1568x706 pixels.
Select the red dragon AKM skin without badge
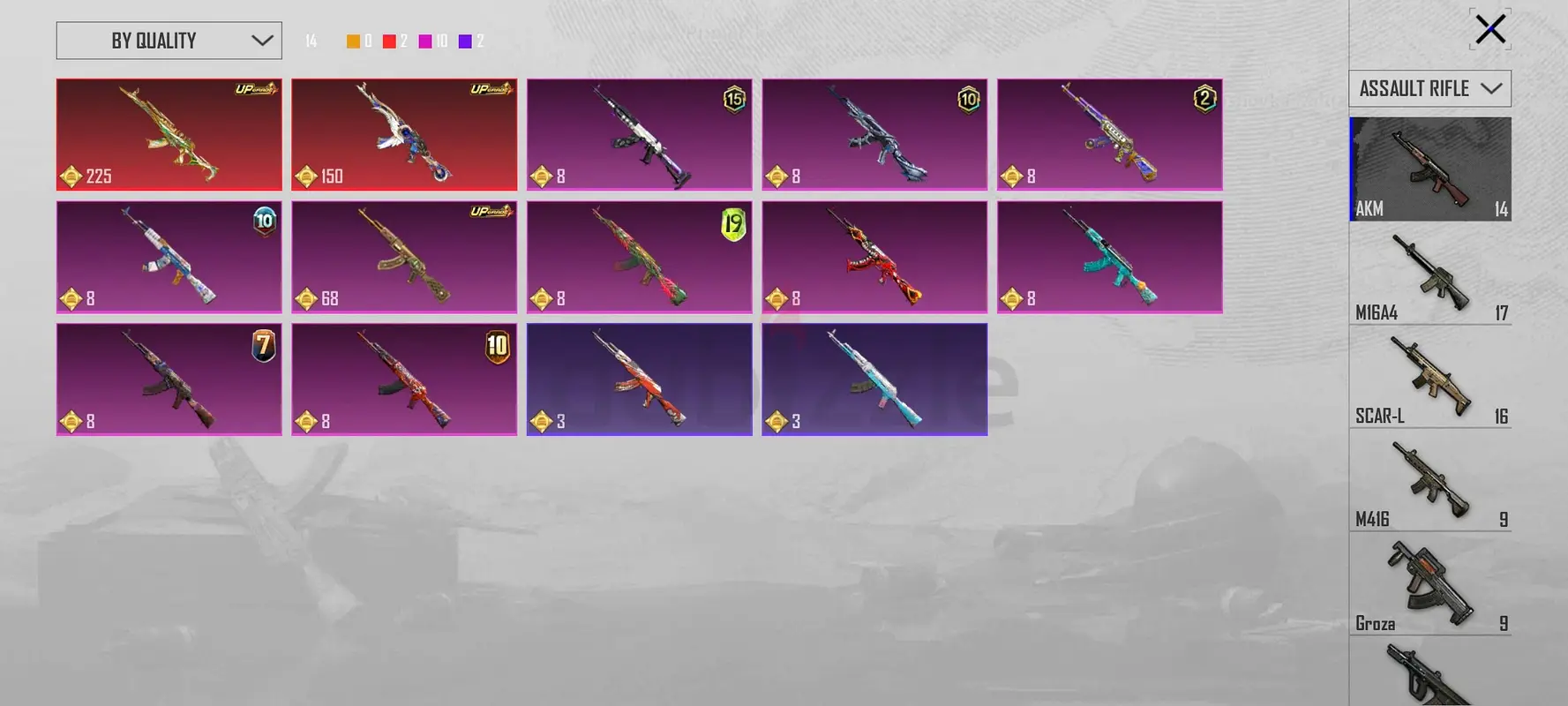pos(874,257)
